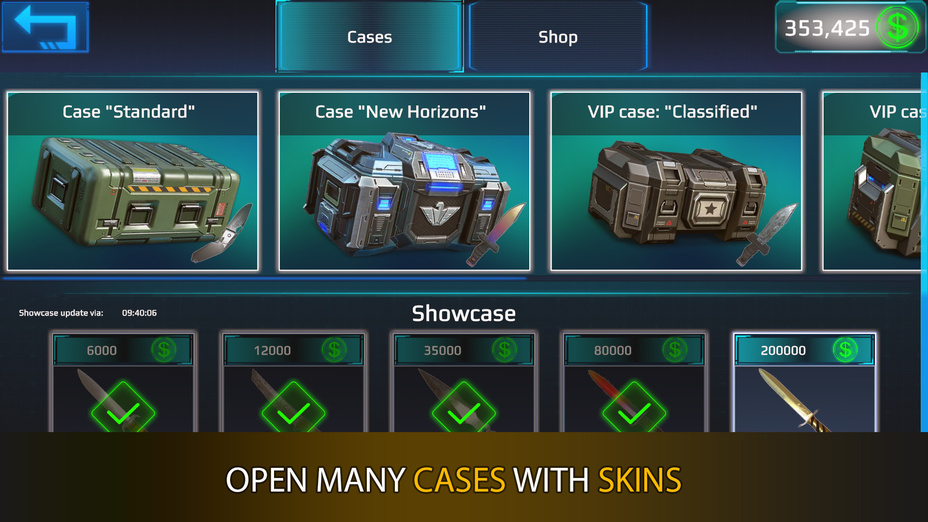Switch to the Cases tab
Screen dimensions: 928x522
point(369,37)
